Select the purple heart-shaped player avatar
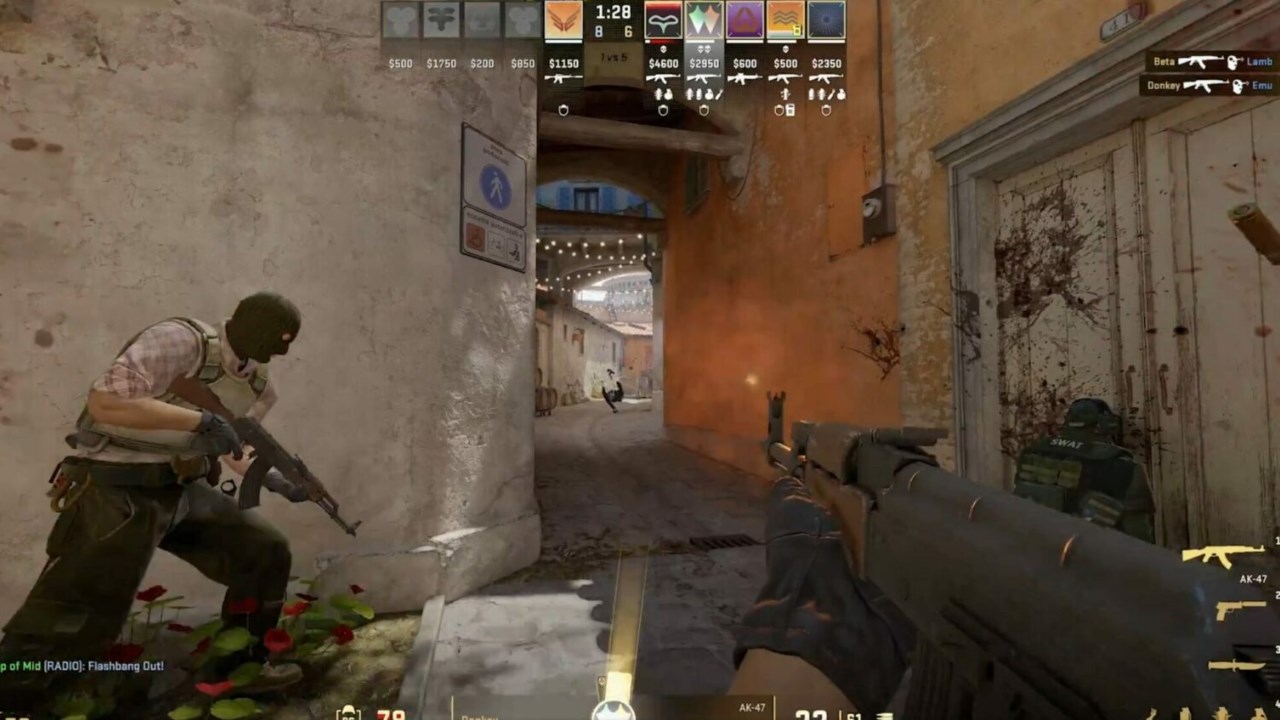 click(x=745, y=21)
